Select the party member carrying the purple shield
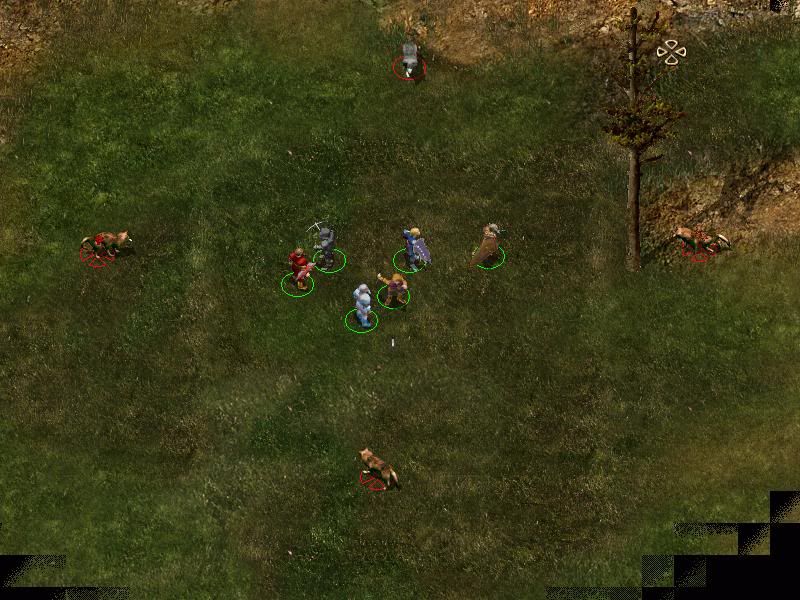Viewport: 800px width, 600px height. [413, 248]
